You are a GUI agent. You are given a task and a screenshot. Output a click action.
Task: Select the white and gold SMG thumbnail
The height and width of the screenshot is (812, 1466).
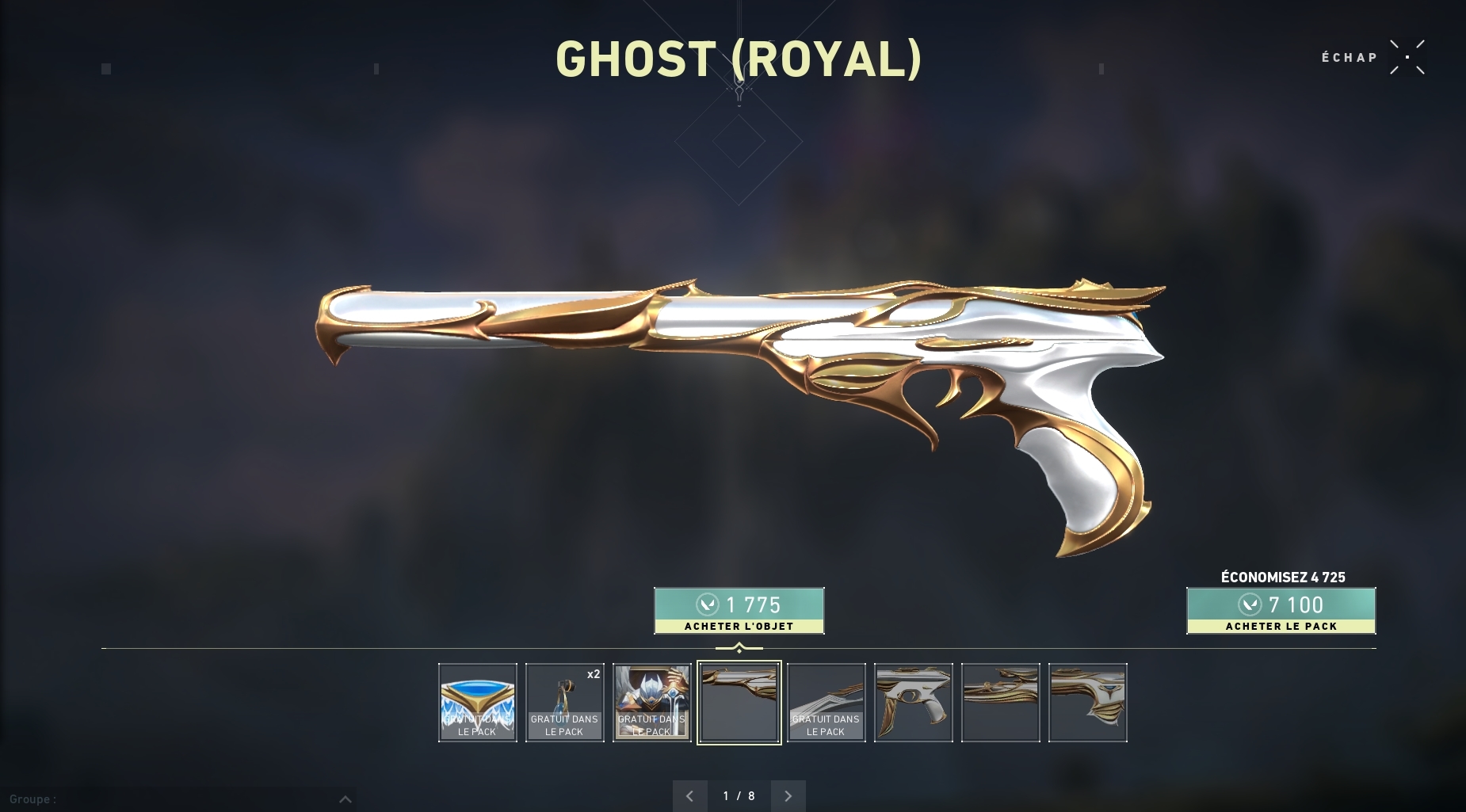[914, 703]
